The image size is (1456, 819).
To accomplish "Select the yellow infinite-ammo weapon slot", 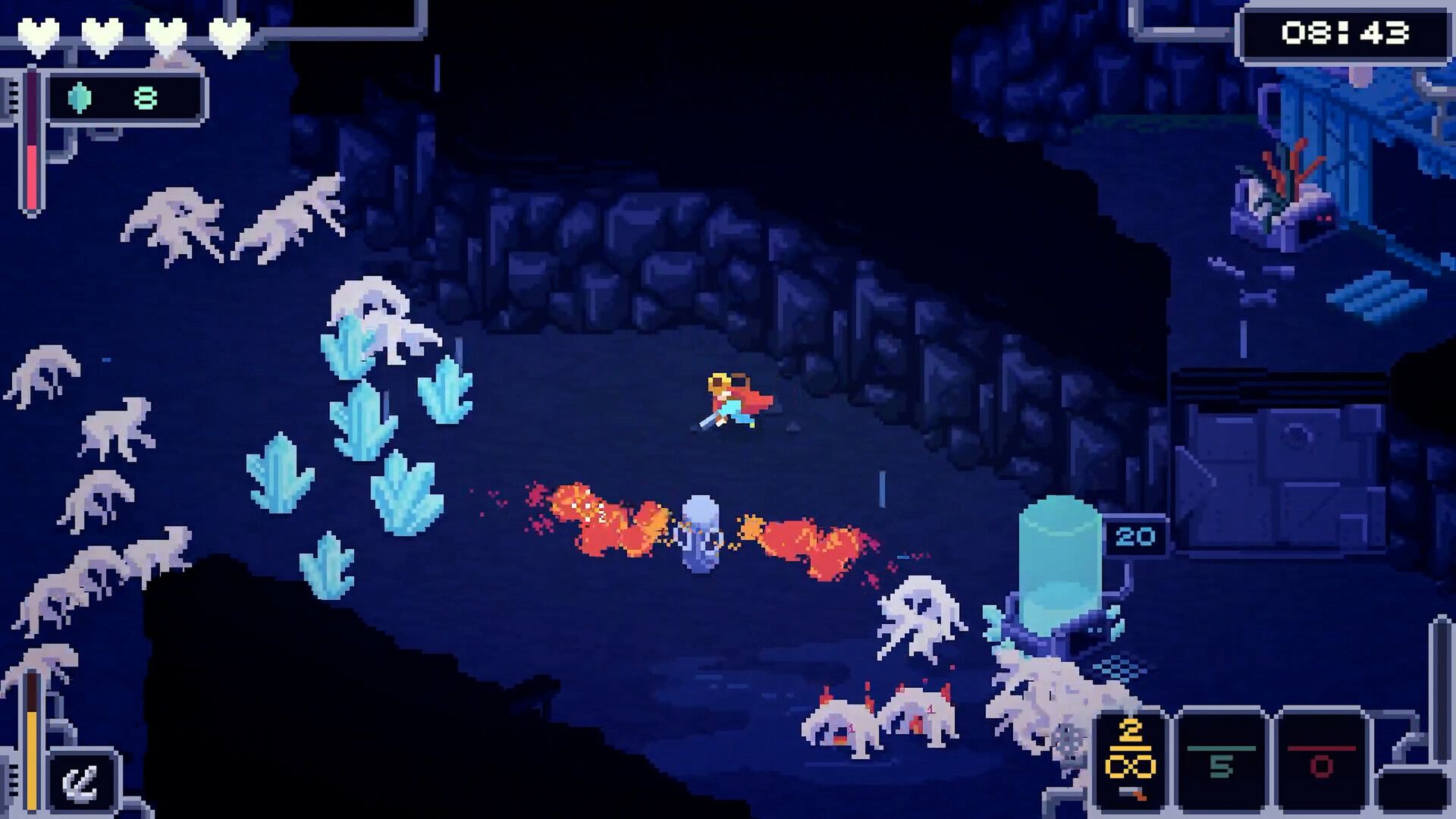I will pyautogui.click(x=1130, y=758).
